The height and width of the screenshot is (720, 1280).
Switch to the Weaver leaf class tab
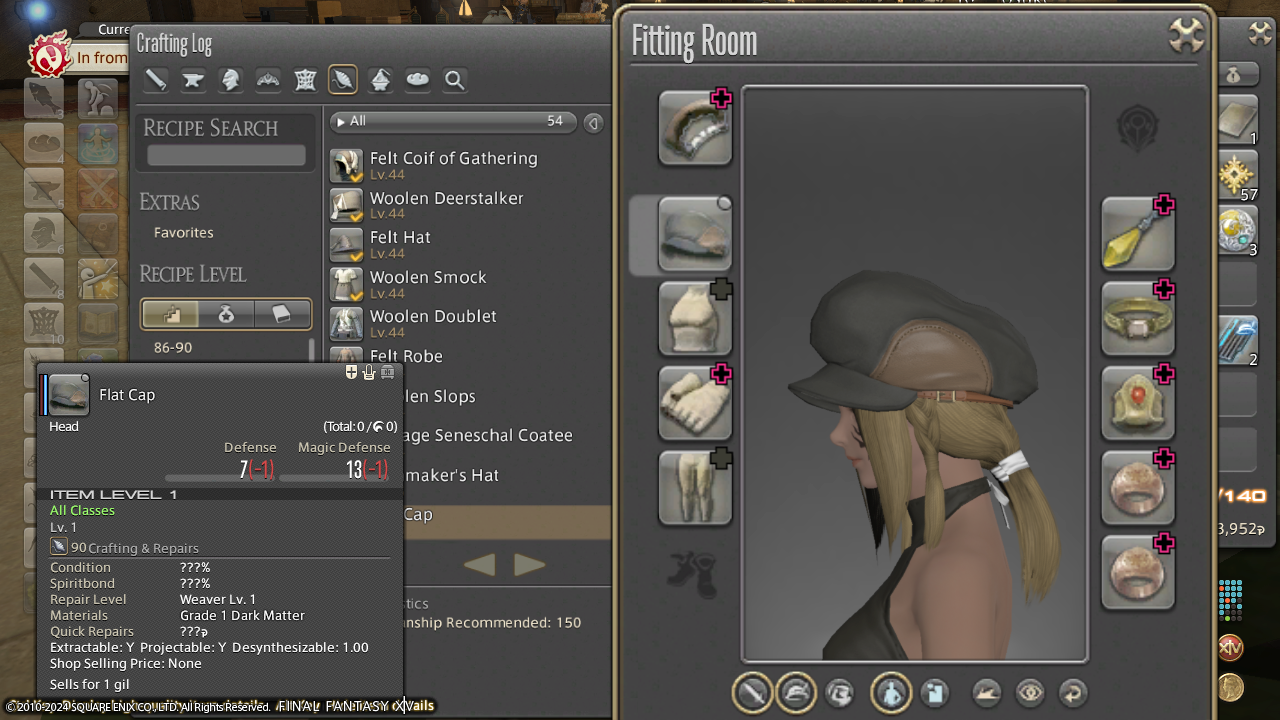pyautogui.click(x=343, y=80)
